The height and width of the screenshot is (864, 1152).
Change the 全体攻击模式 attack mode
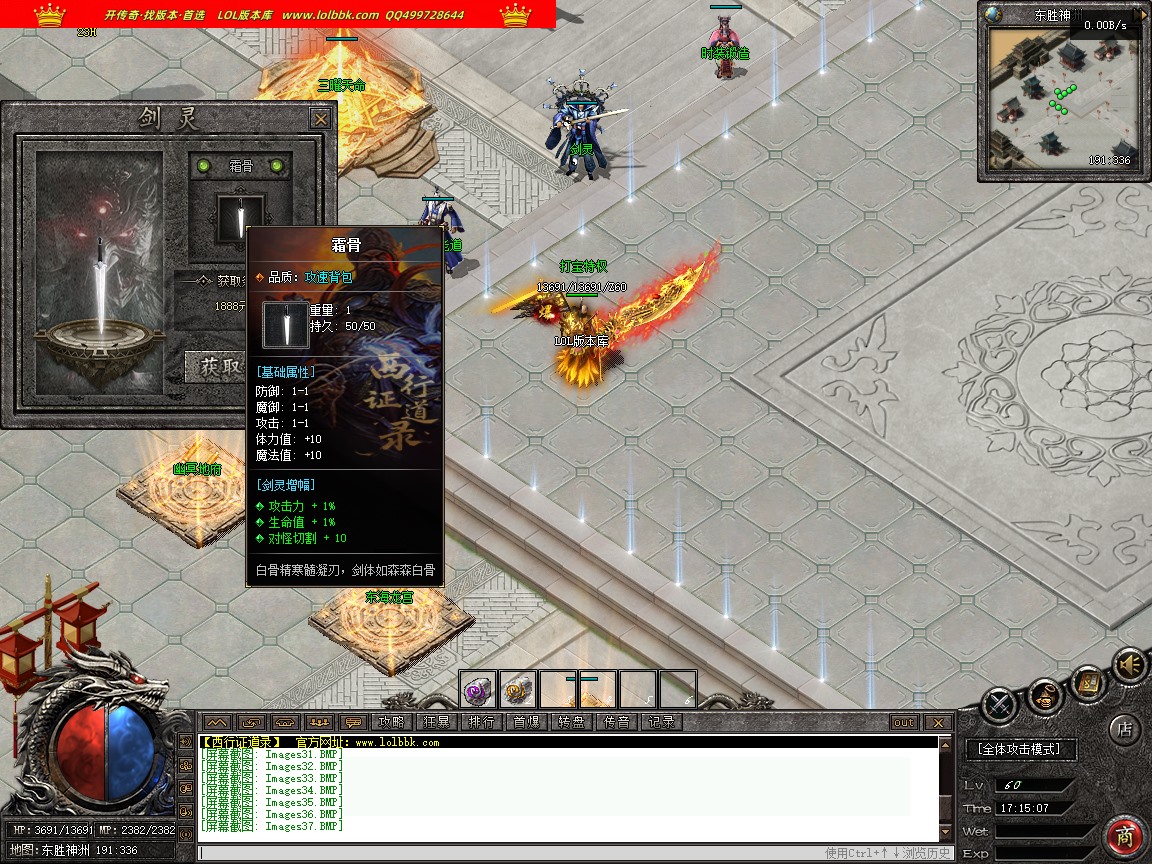click(x=1020, y=749)
